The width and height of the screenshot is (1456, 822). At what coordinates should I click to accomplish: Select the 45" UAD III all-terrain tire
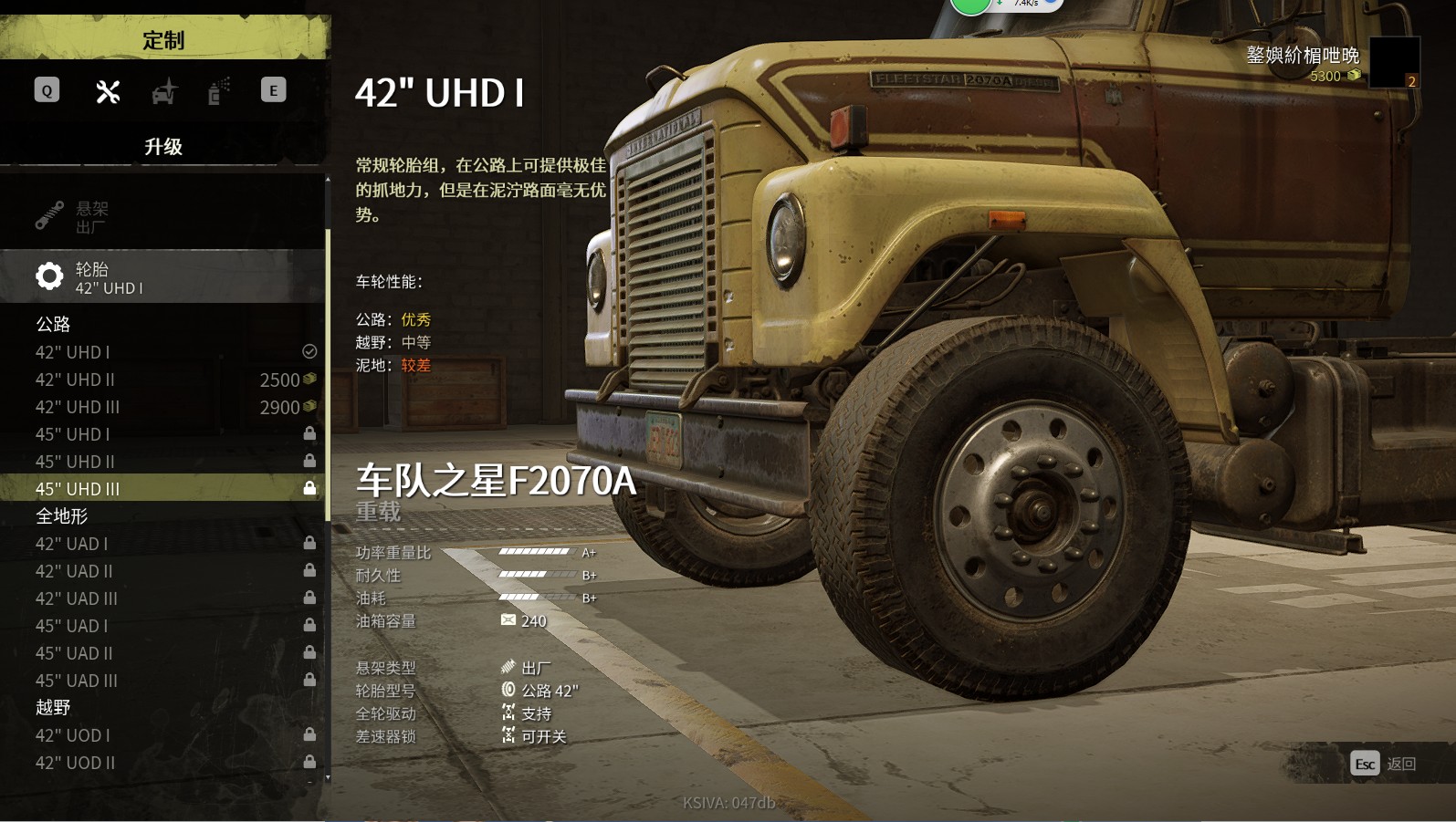coord(162,681)
